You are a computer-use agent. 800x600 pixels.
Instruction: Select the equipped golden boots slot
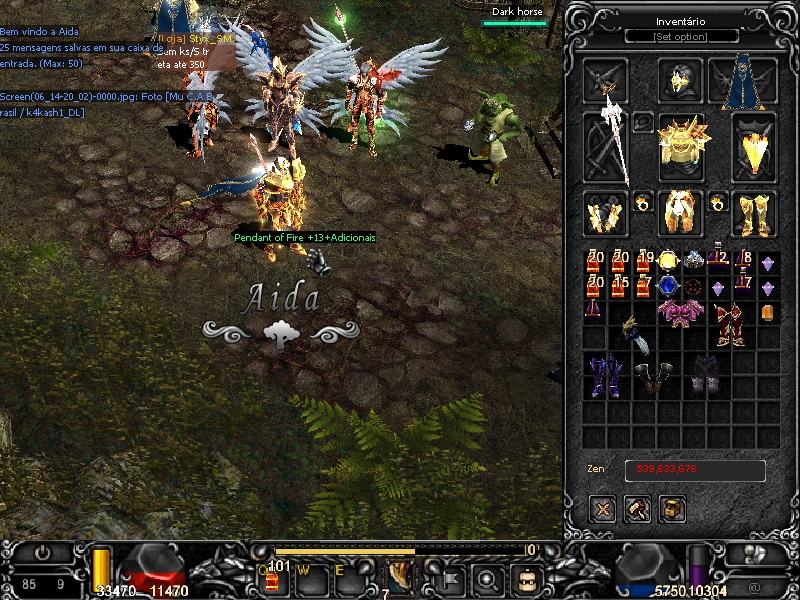pos(754,213)
